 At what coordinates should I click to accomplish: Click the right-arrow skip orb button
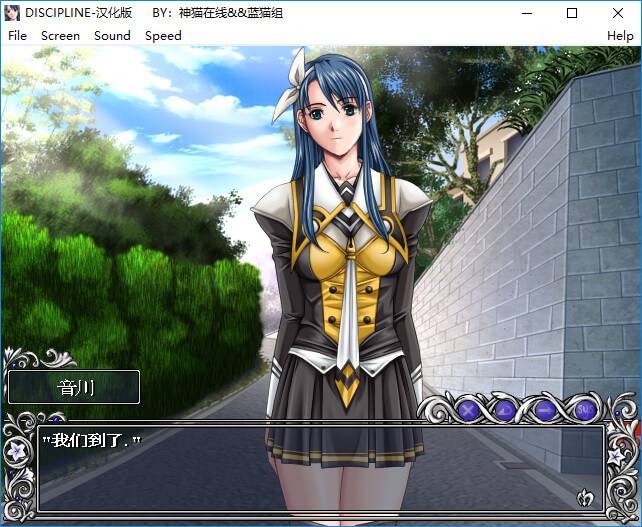[545, 409]
